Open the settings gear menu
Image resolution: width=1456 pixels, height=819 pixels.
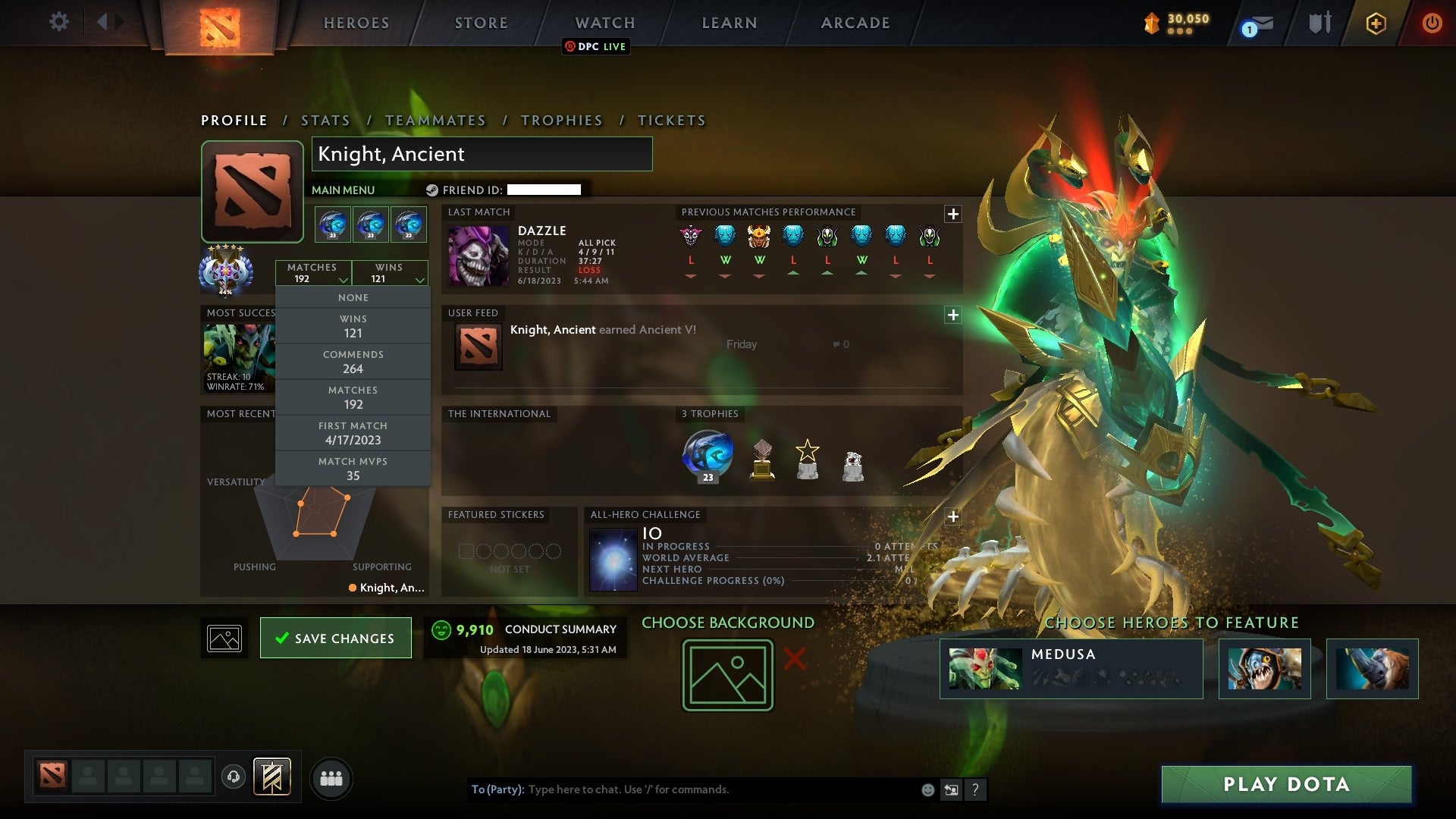pyautogui.click(x=59, y=22)
